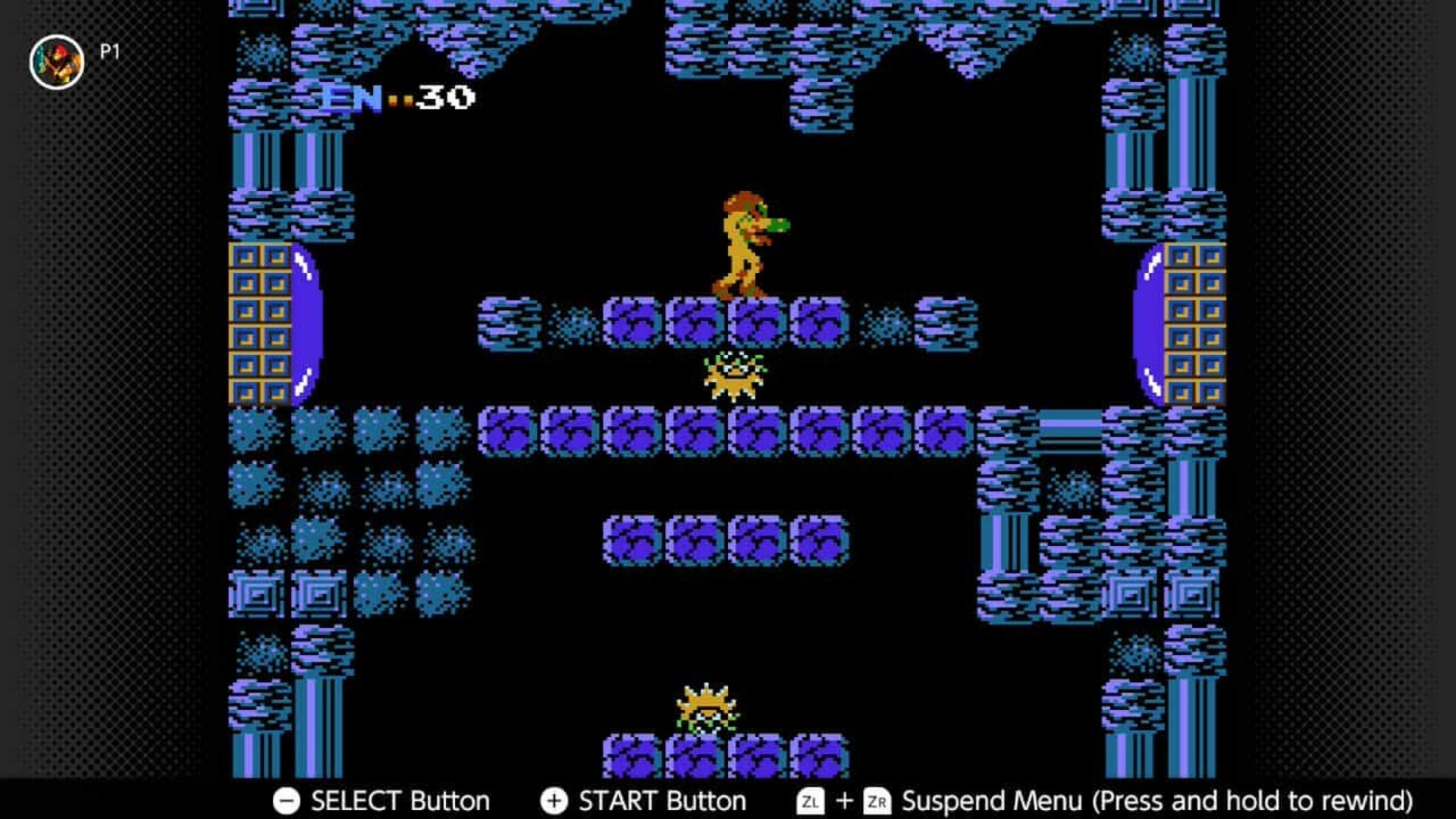Click the EN 30 energy readout
Viewport: 1456px width, 819px height.
(394, 97)
